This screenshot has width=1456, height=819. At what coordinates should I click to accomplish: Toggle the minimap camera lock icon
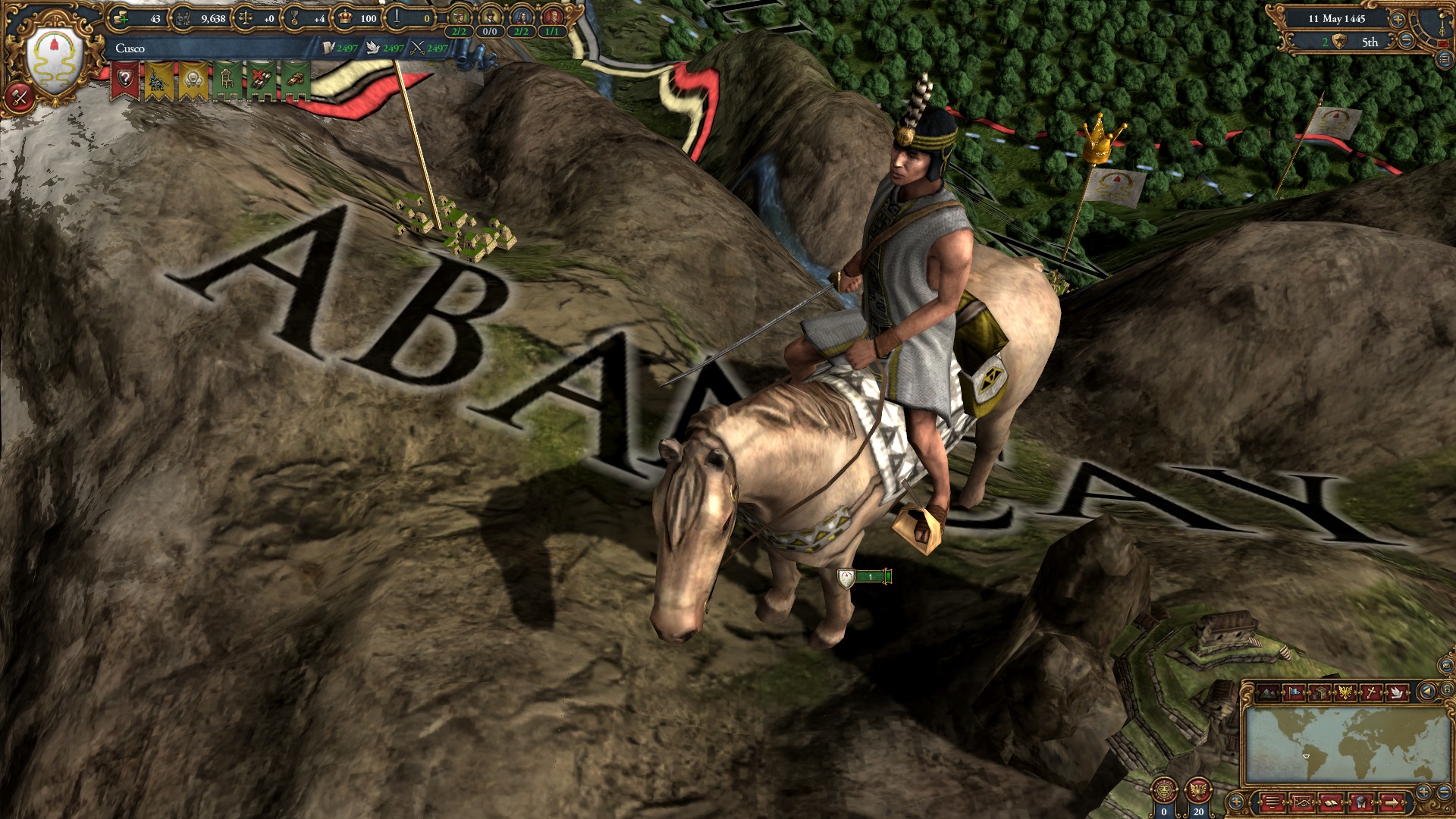pos(1446,690)
